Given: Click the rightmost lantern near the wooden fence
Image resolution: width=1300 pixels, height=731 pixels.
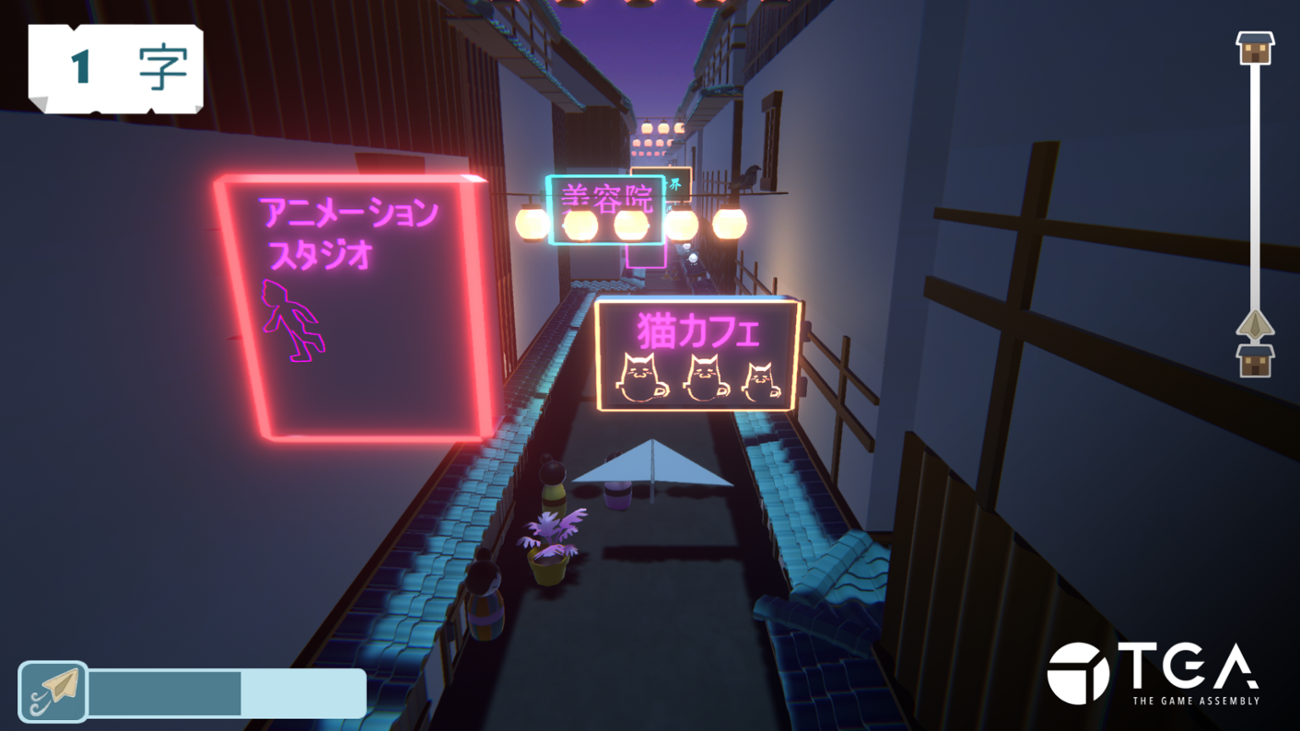Looking at the screenshot, I should coord(730,223).
